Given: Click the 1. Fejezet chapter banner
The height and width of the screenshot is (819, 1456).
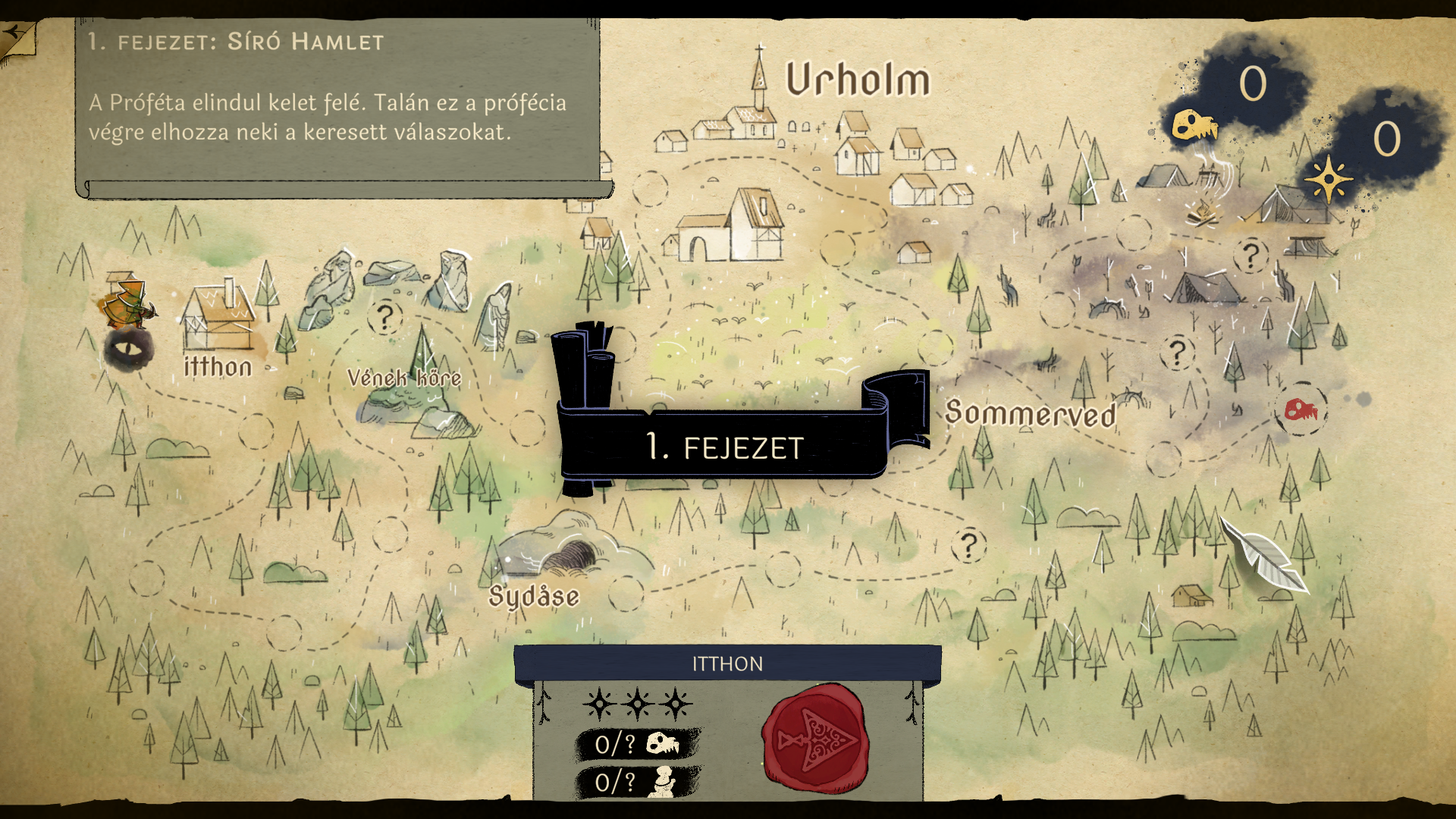Looking at the screenshot, I should click(x=724, y=446).
